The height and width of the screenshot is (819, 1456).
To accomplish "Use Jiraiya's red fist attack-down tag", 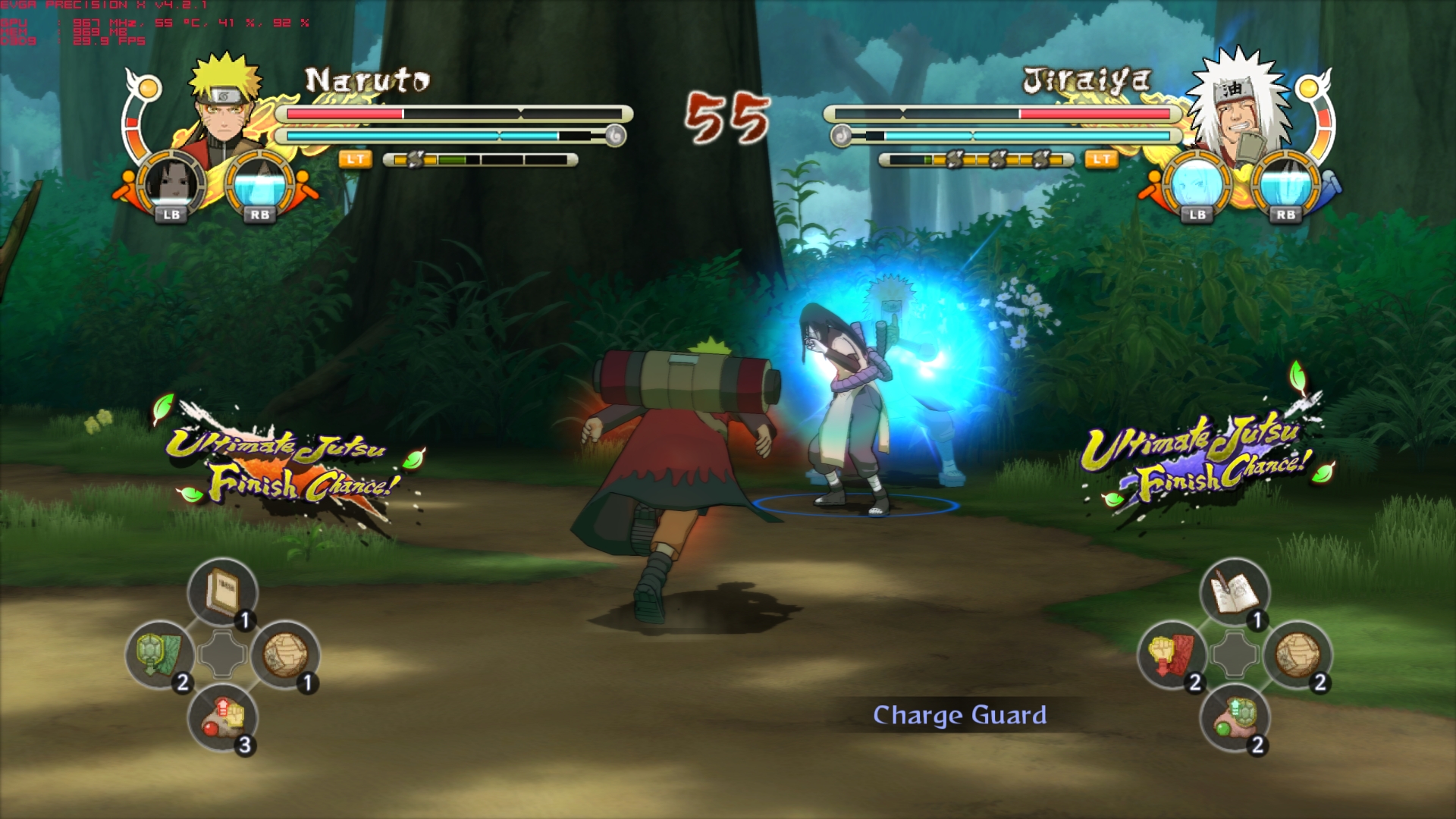I will 1172,654.
